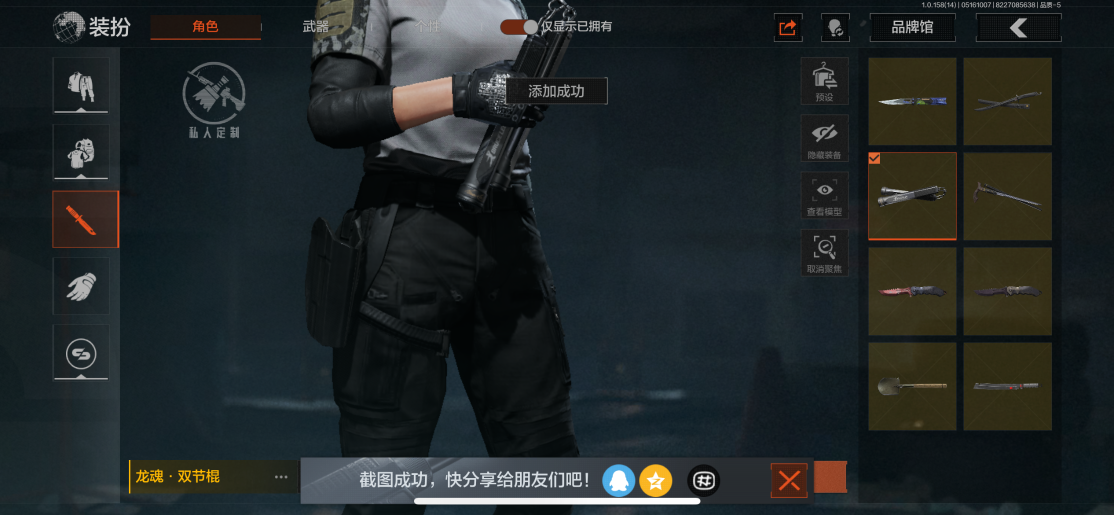
Task: Click the 查看模型 view model button
Action: click(x=824, y=196)
